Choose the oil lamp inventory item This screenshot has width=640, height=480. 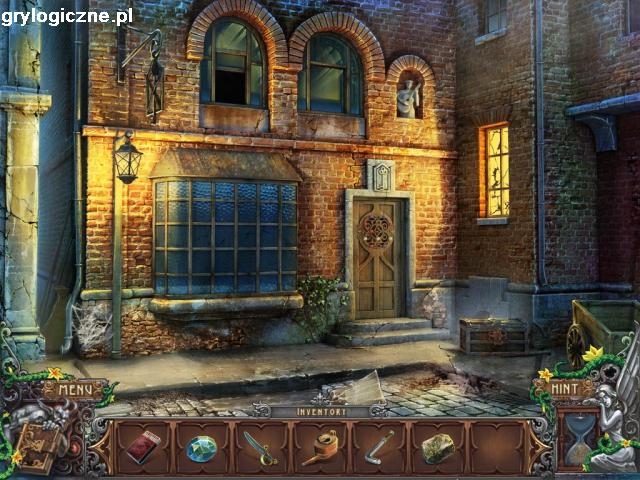pyautogui.click(x=320, y=447)
